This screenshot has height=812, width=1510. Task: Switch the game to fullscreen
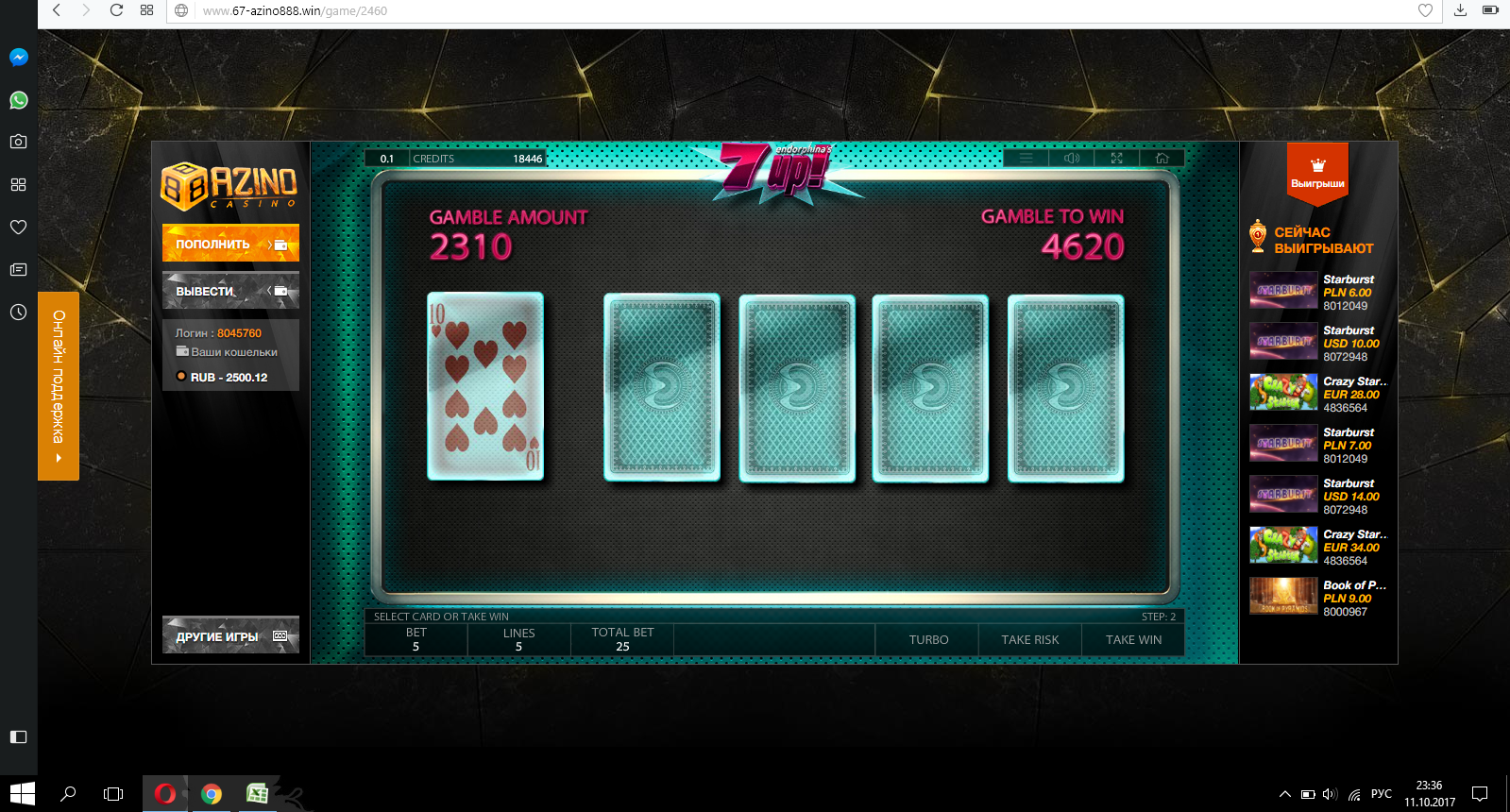[1116, 159]
